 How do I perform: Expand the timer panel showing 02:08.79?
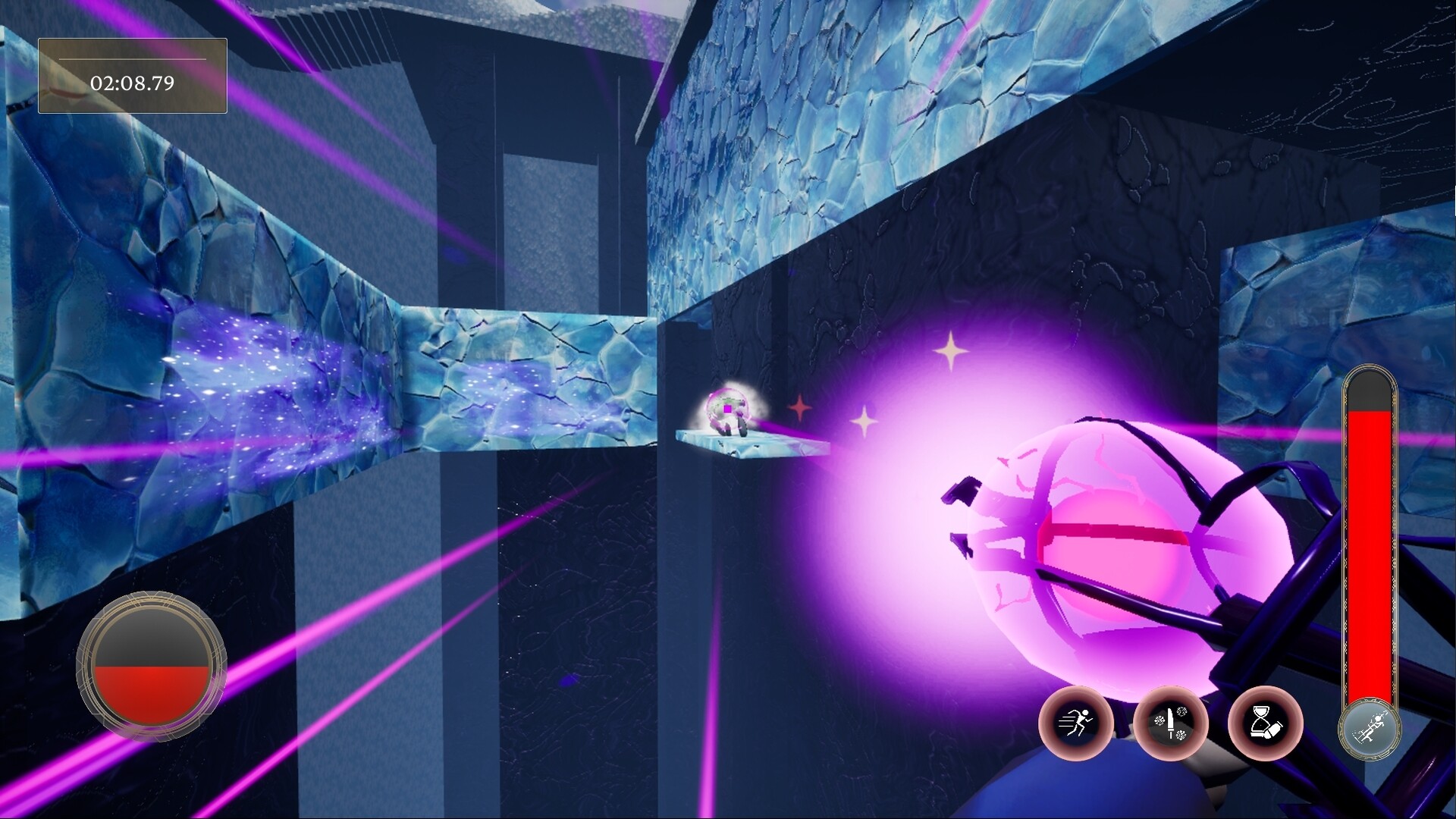click(133, 74)
